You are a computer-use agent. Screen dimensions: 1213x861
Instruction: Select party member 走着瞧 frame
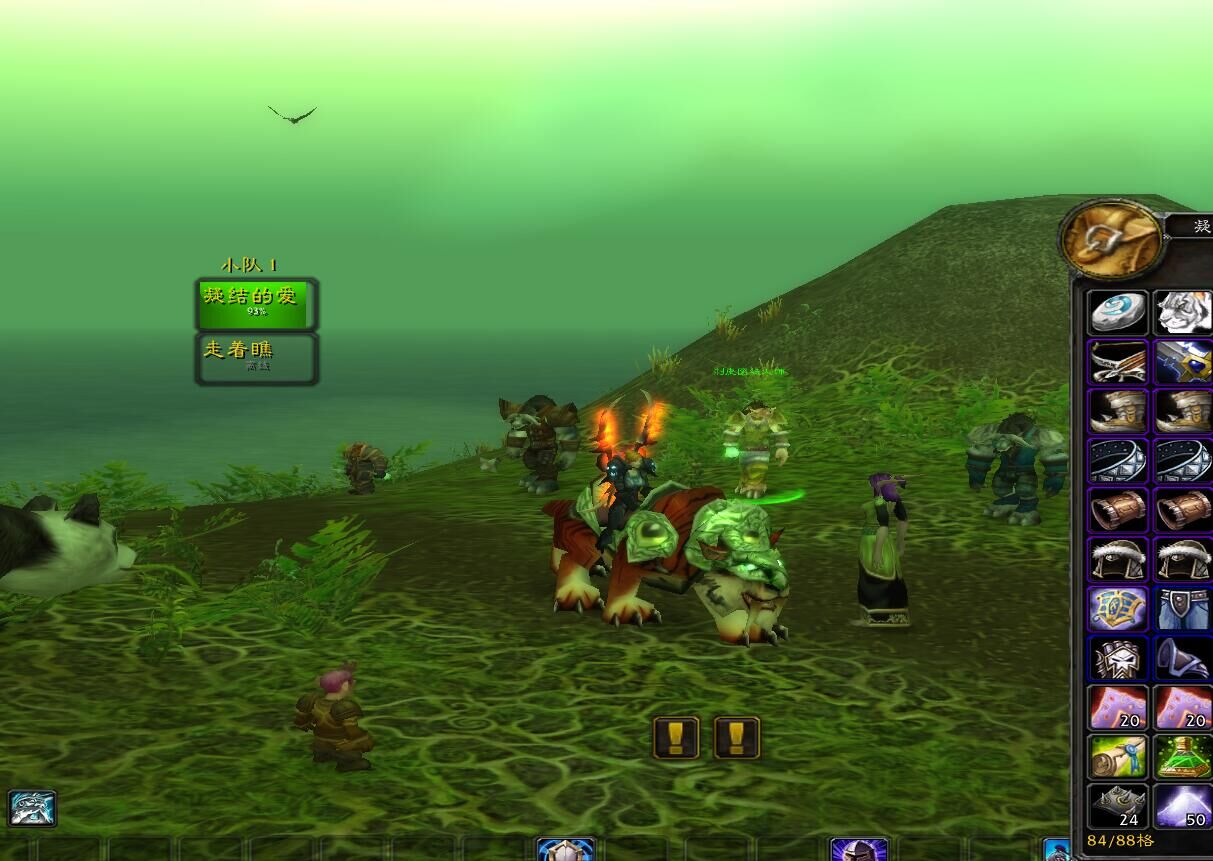pyautogui.click(x=257, y=358)
